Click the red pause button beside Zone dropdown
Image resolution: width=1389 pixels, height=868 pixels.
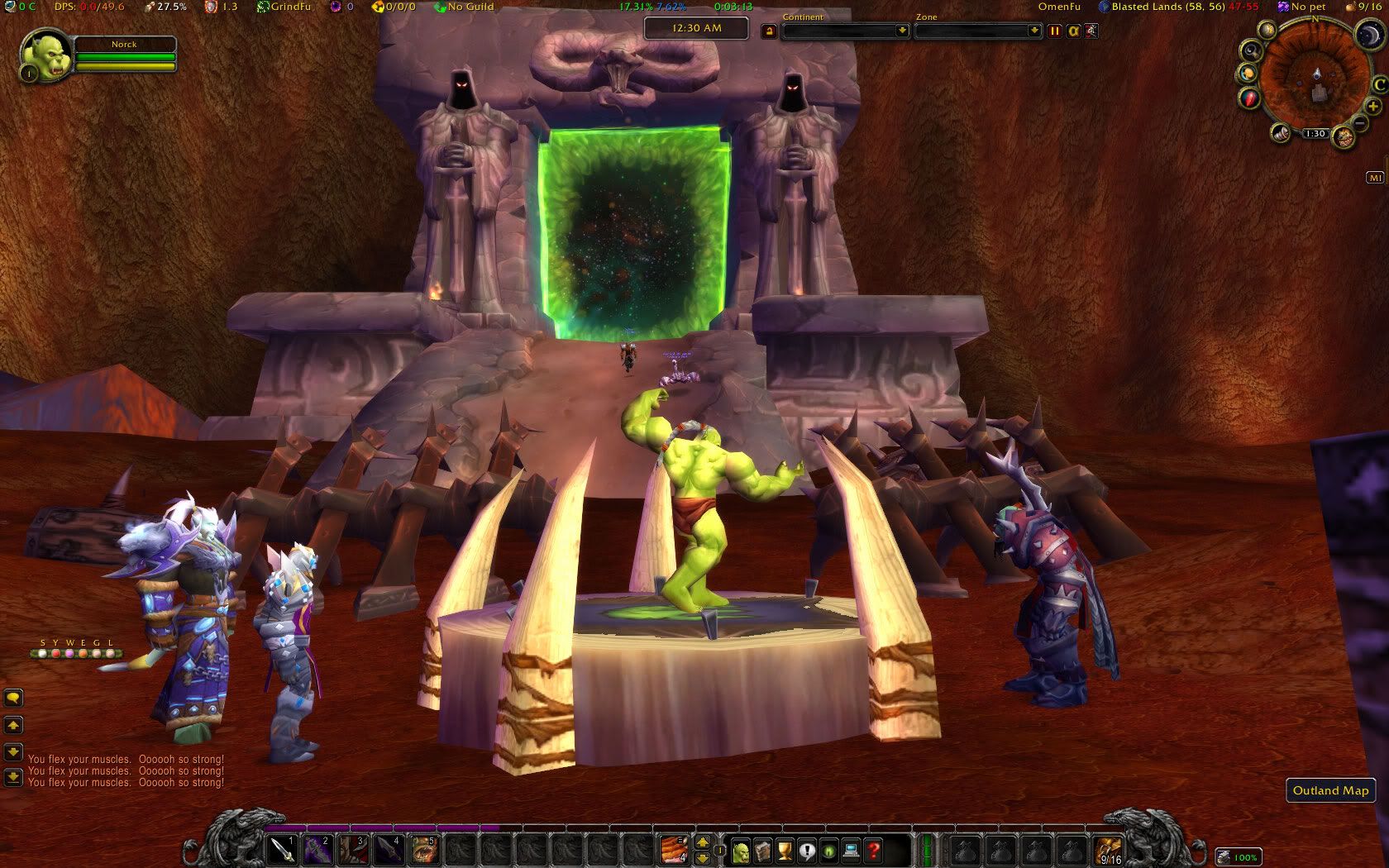[x=1055, y=31]
